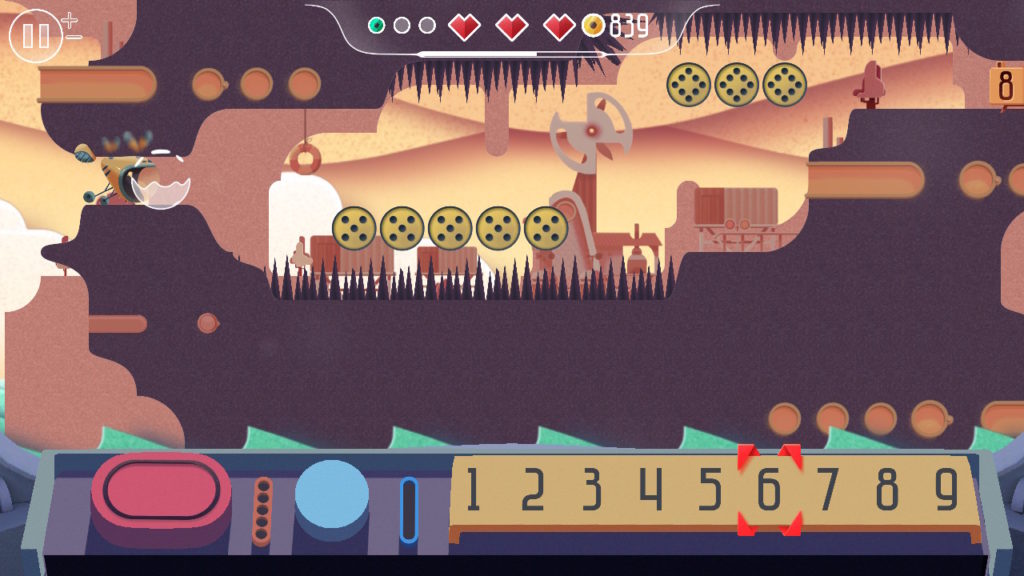Click the highlighted number 6
This screenshot has width=1024, height=576.
point(769,490)
